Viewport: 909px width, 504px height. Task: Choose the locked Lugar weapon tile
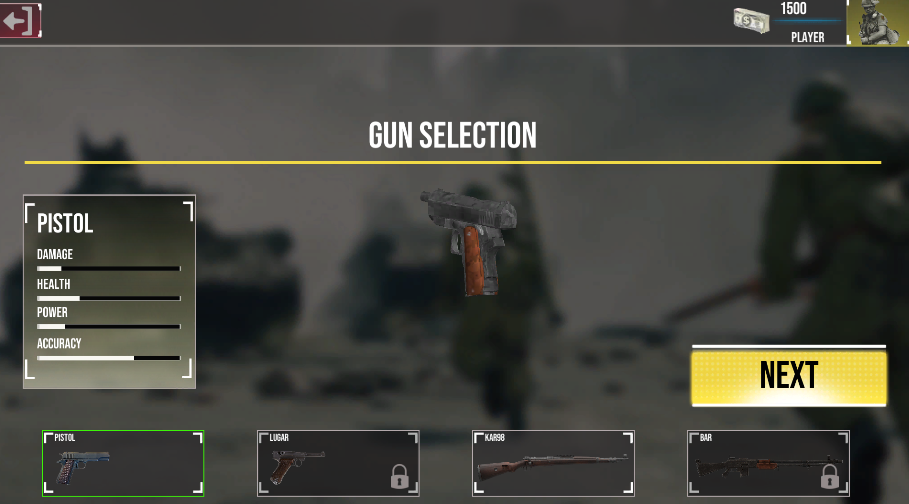pos(338,464)
